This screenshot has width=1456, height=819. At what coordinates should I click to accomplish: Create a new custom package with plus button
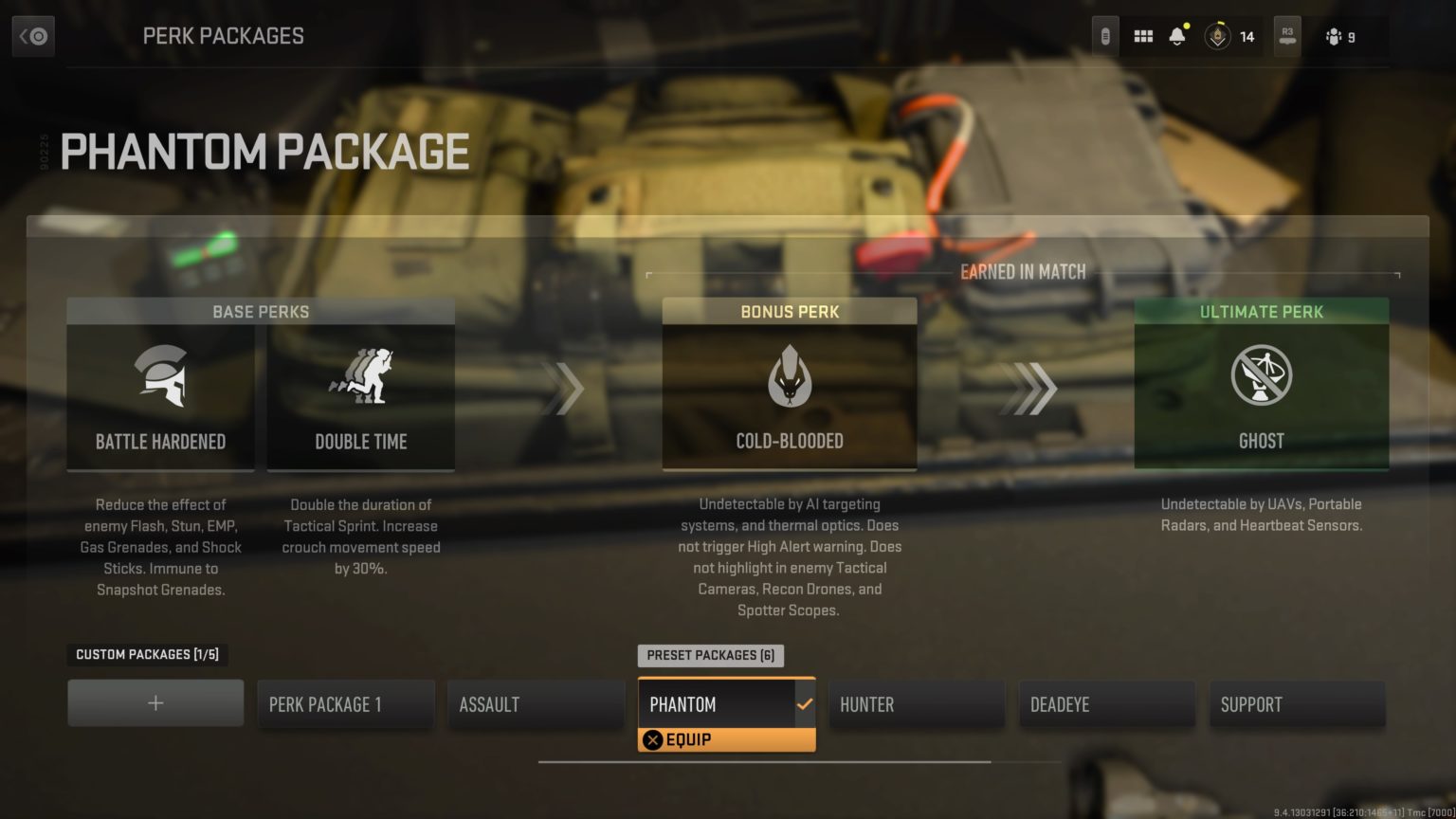click(x=155, y=702)
